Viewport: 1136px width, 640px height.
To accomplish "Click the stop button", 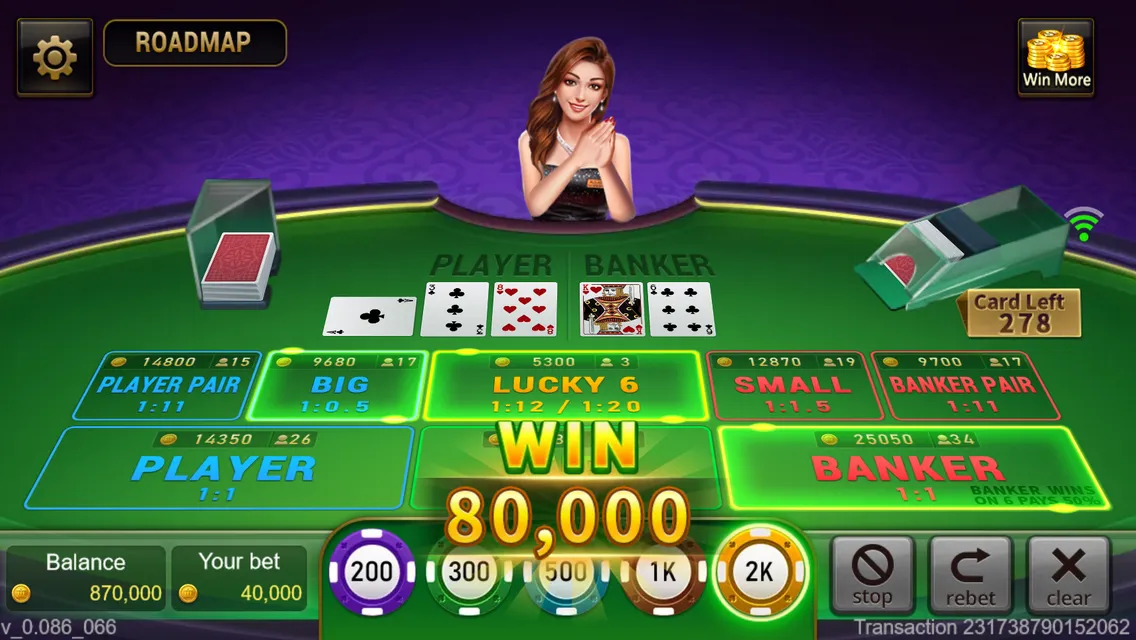I will [x=872, y=574].
